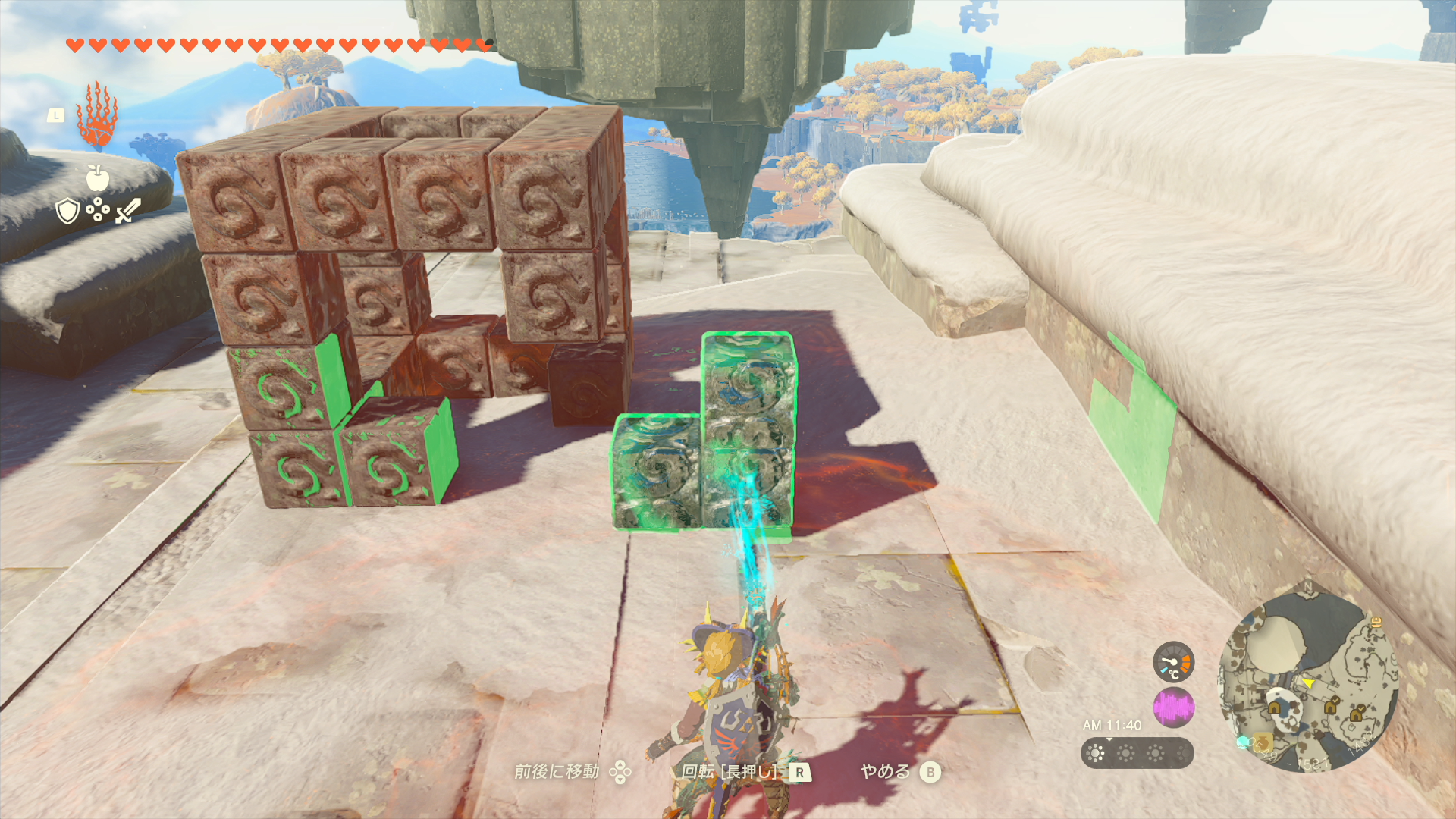Choose the shield quick-select icon

pos(68,211)
